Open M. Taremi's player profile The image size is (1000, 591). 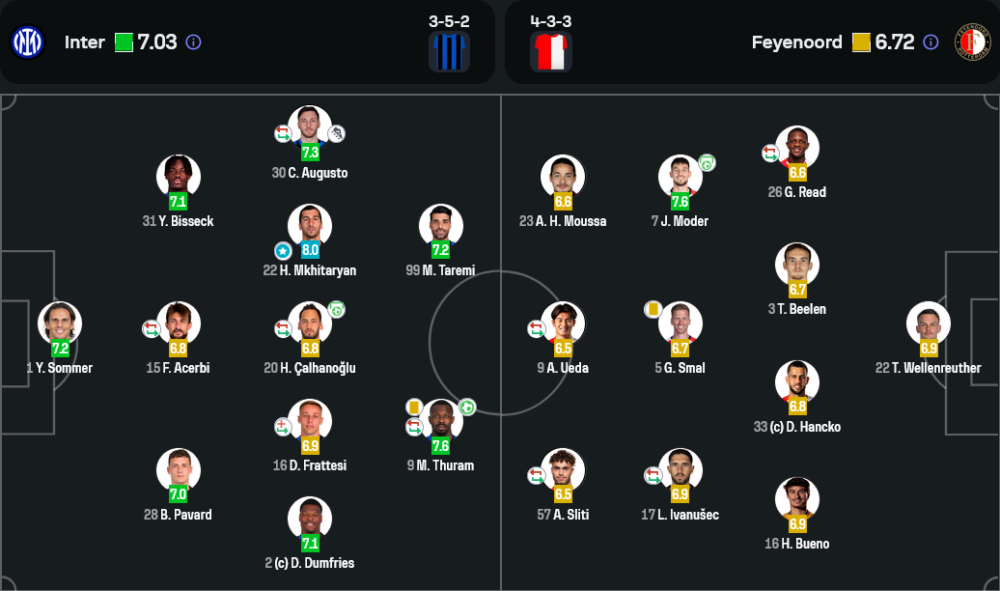(441, 227)
